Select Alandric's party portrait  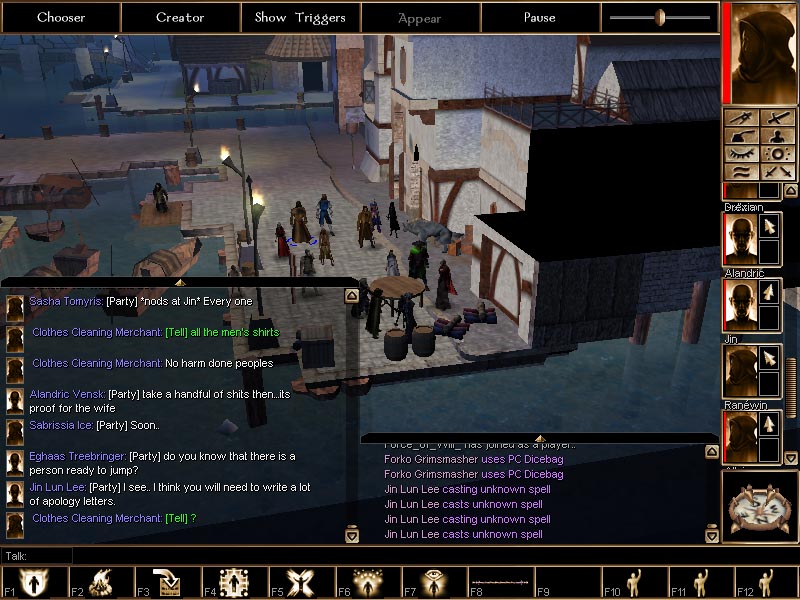(x=741, y=305)
